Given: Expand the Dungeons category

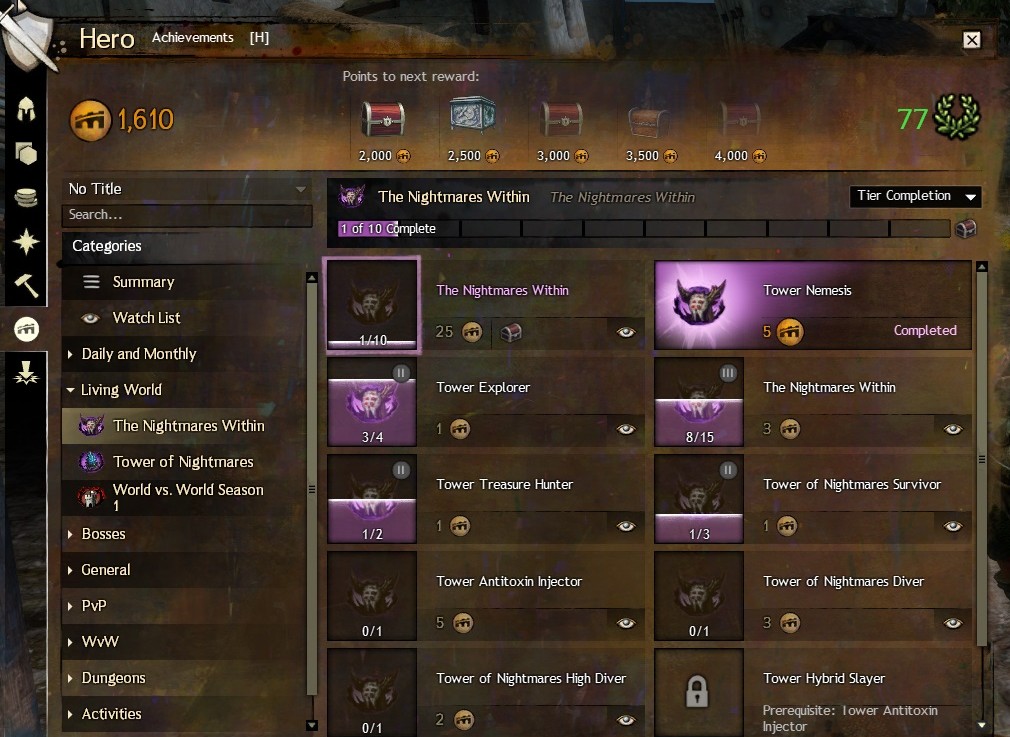Looking at the screenshot, I should [x=113, y=678].
